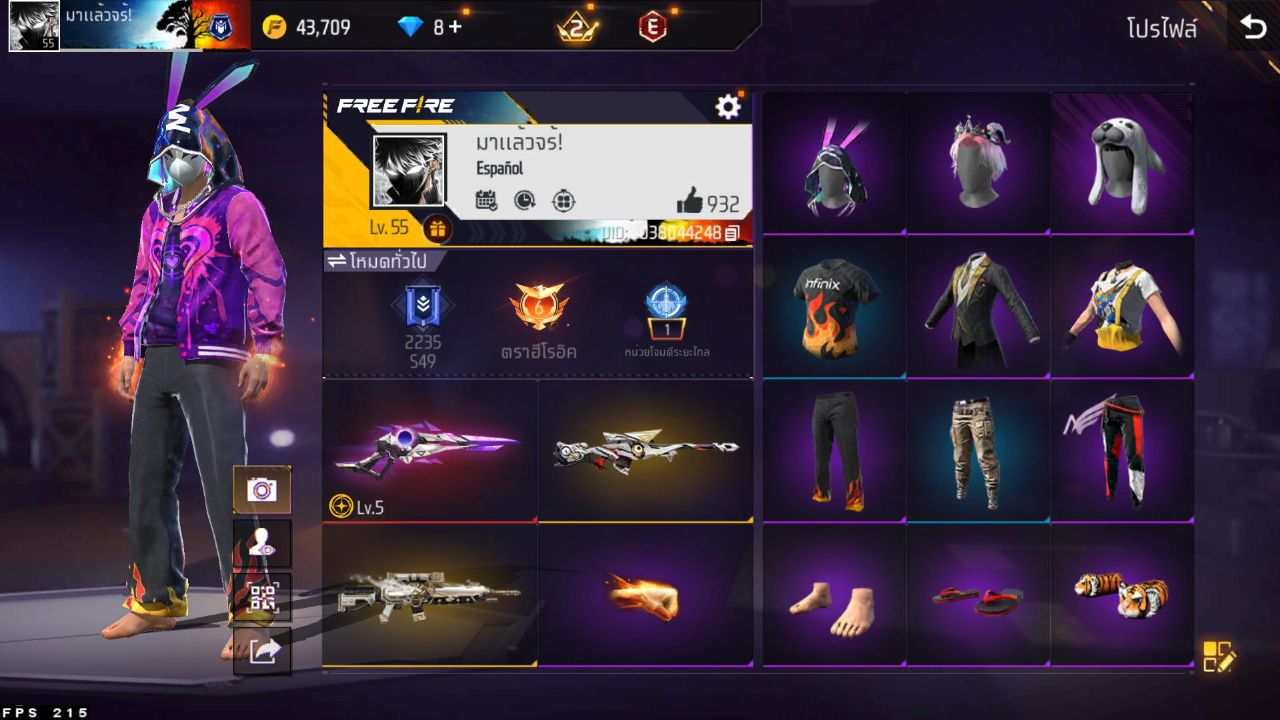Viewport: 1280px width, 720px height.
Task: Copy the UID with the copy icon
Action: [733, 232]
